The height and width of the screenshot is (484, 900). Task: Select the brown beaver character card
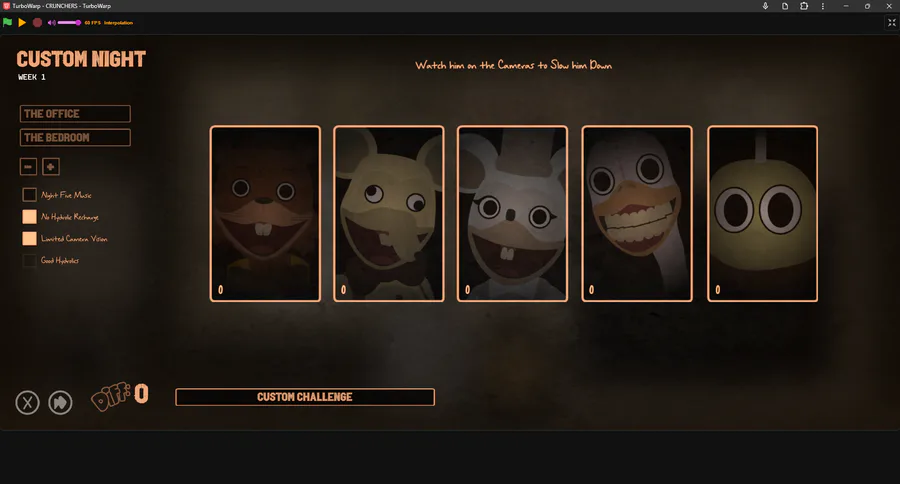point(265,213)
